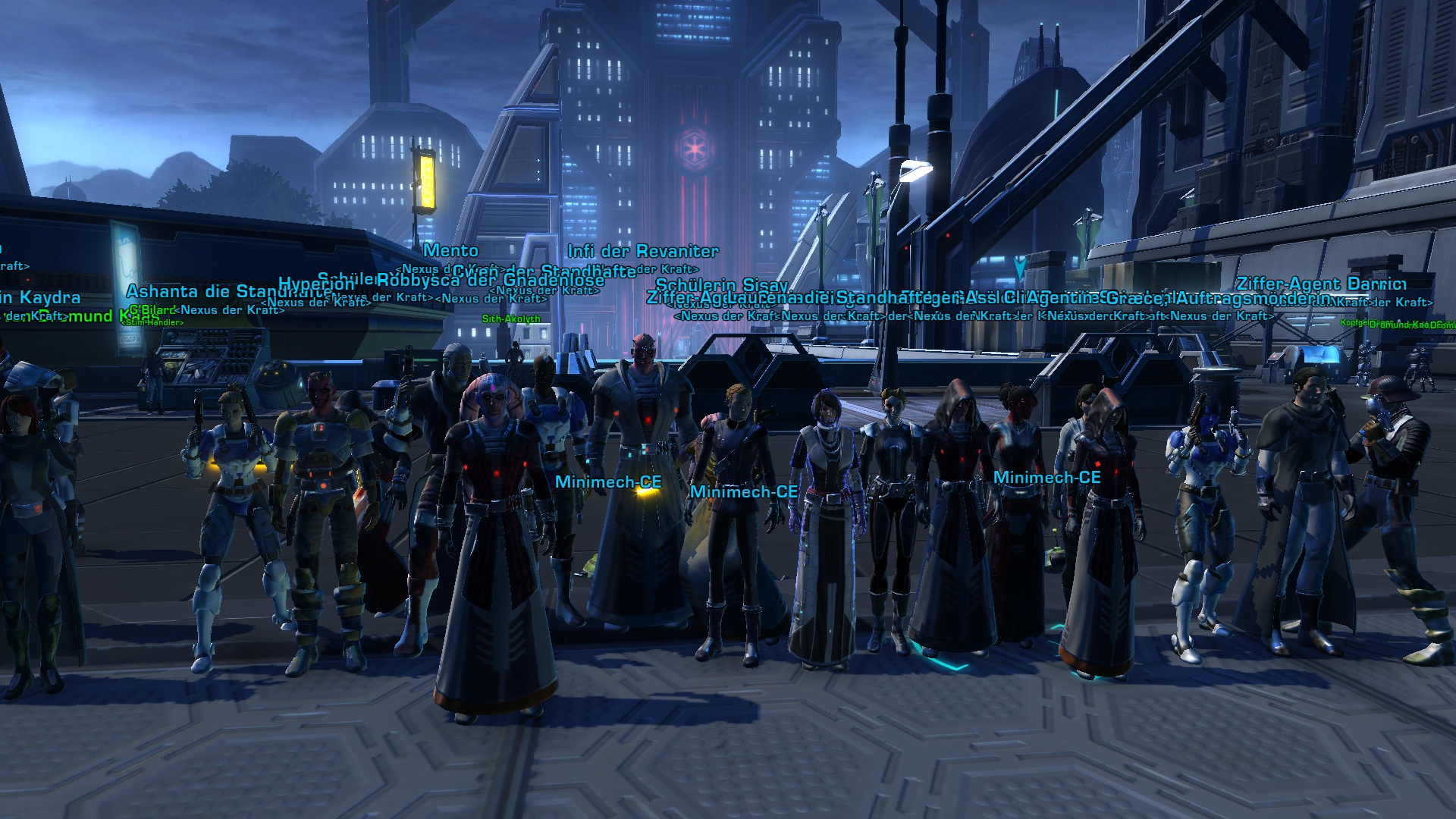Click the Ziffer-Agent Darric nameplate
Viewport: 1456px width, 819px height.
(x=1320, y=284)
